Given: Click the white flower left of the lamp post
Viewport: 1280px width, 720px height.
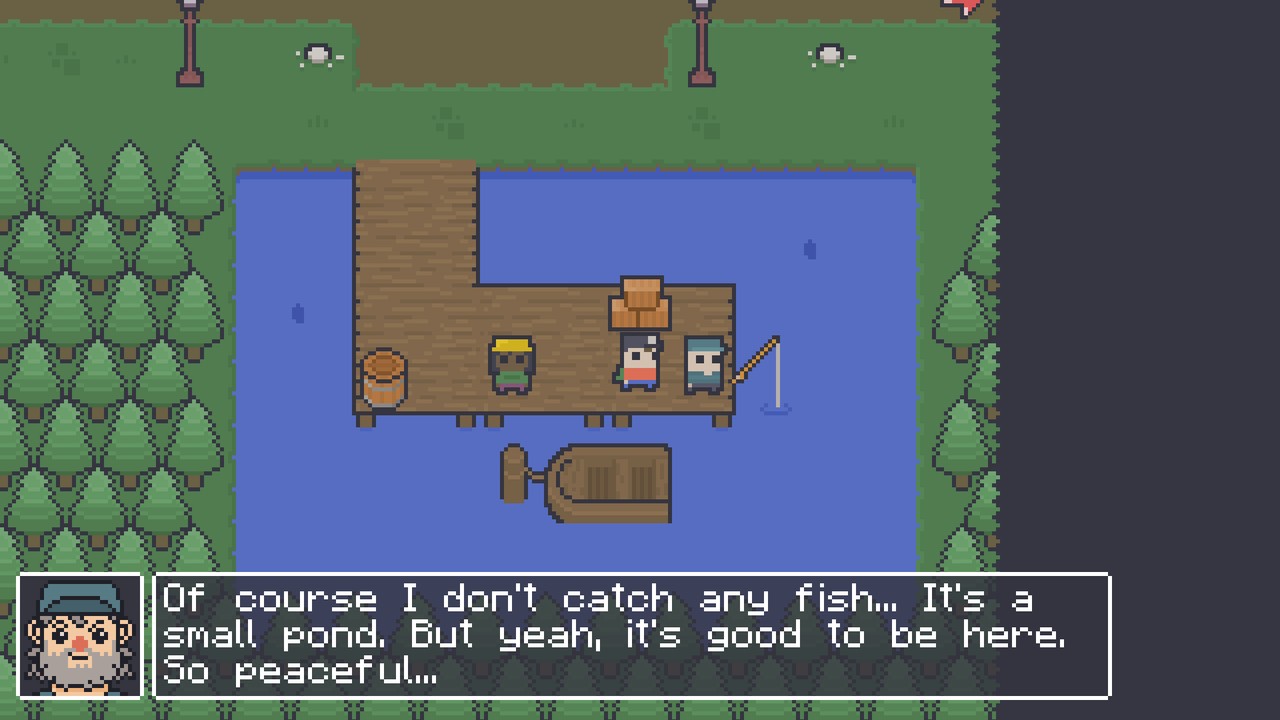Looking at the screenshot, I should click(x=318, y=55).
